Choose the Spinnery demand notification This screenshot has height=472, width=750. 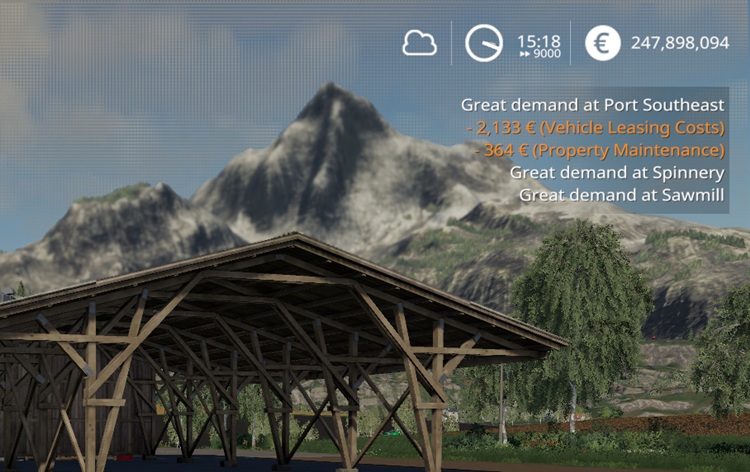[x=616, y=172]
